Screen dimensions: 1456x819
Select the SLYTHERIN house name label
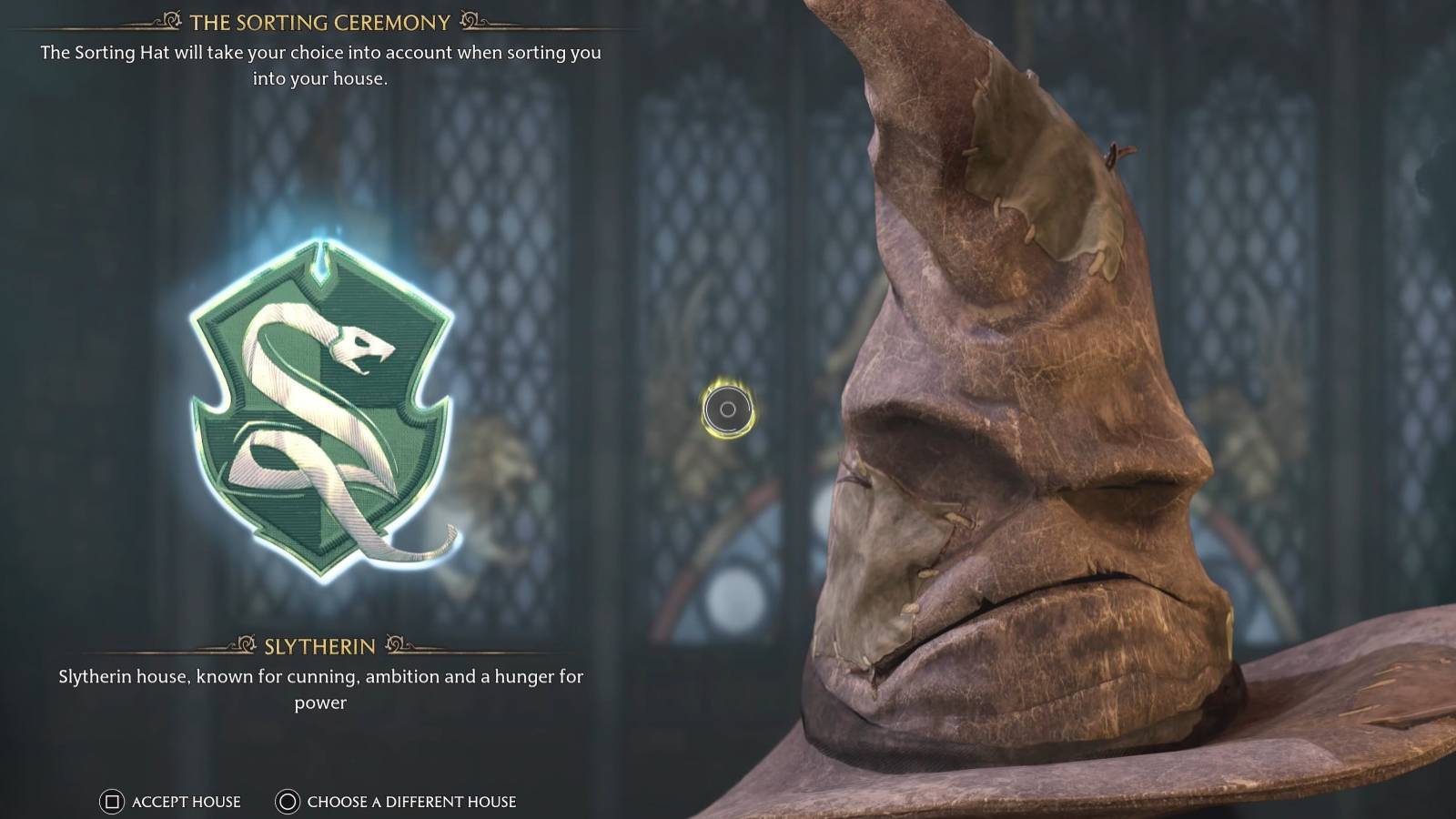click(x=319, y=644)
